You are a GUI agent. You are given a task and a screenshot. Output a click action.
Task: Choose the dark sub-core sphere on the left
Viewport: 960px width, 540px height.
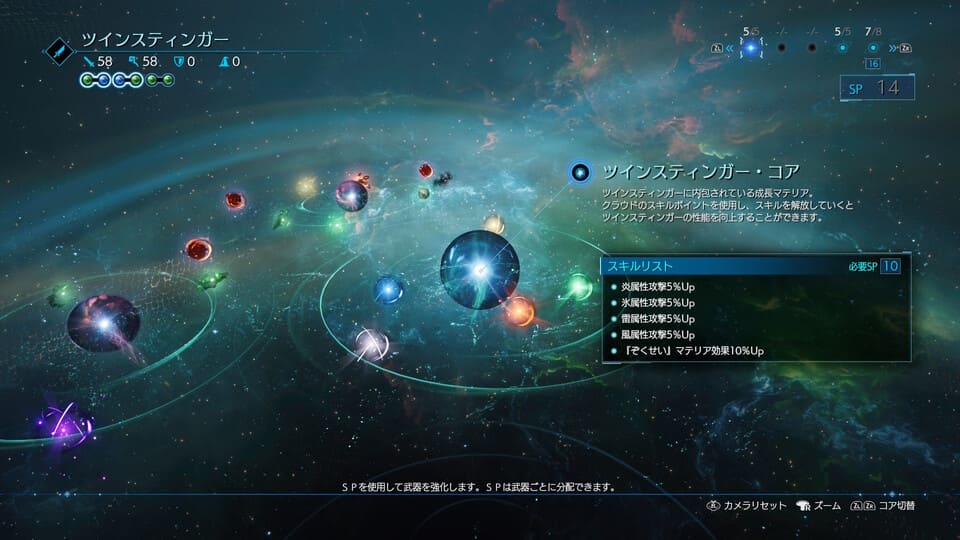[x=104, y=323]
